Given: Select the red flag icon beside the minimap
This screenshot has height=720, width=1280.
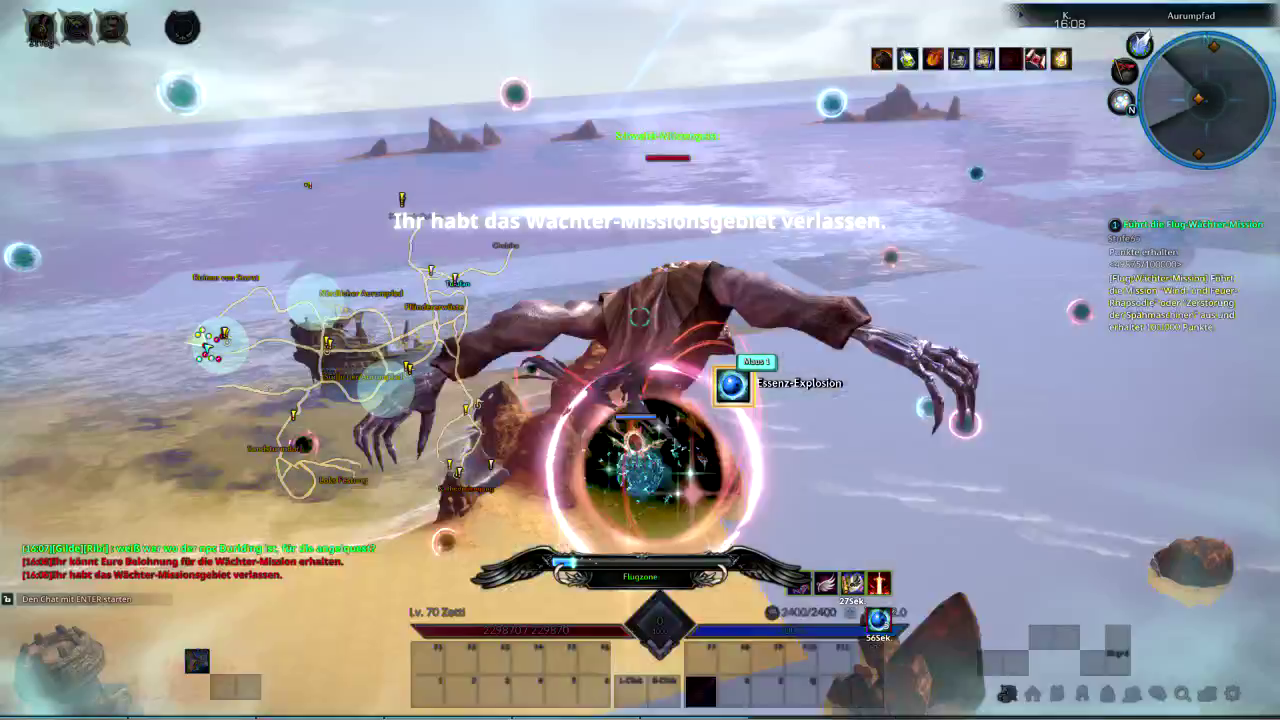Looking at the screenshot, I should 1125,71.
